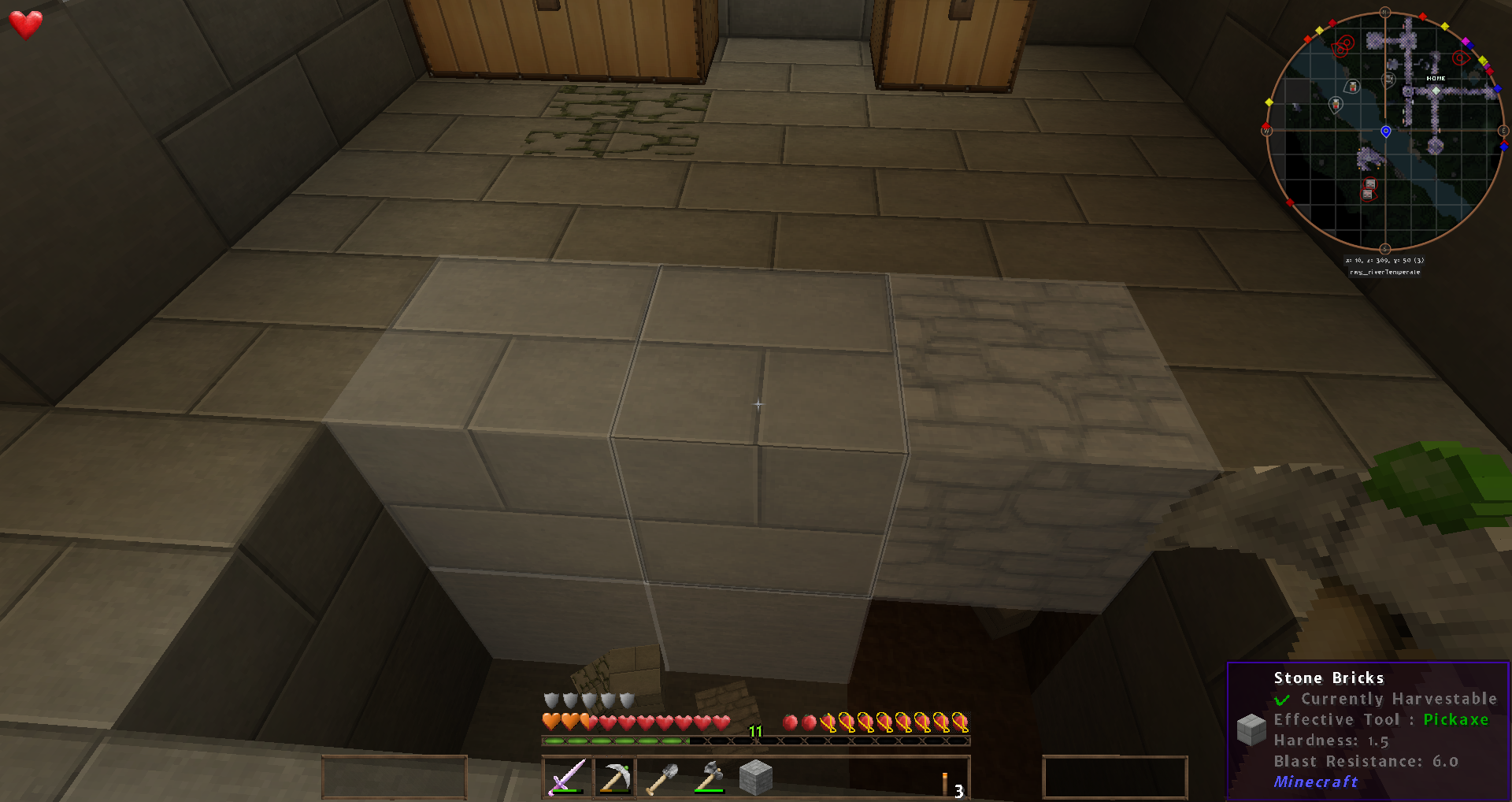1512x802 pixels.
Task: Click the N compass marker on the minimap
Action: [1384, 12]
